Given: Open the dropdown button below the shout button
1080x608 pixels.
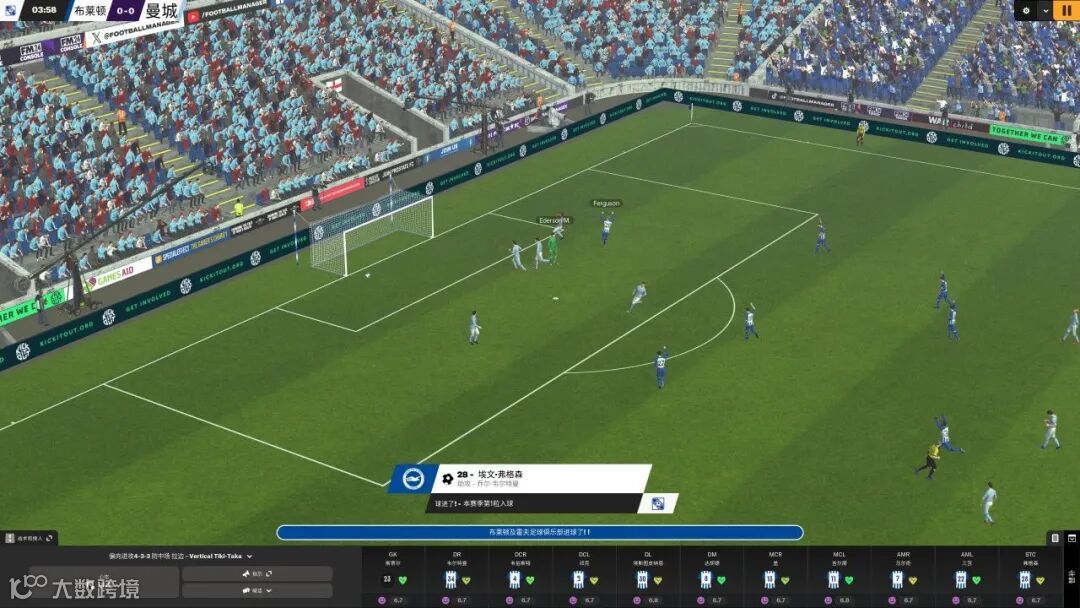Looking at the screenshot, I should click(257, 590).
